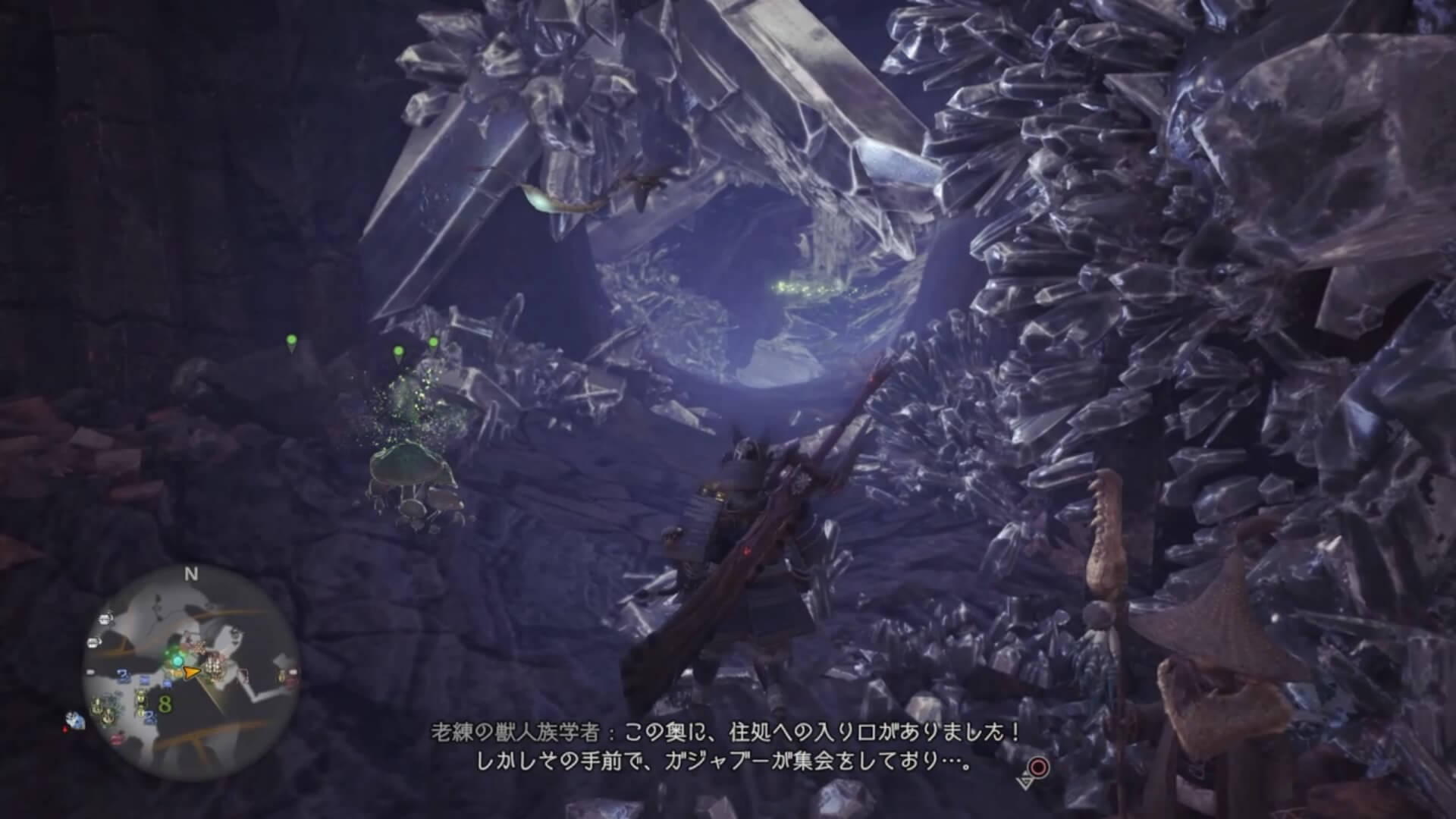Screen dimensions: 1456x819
Task: Select the green area 8 label on minimap
Action: (165, 704)
